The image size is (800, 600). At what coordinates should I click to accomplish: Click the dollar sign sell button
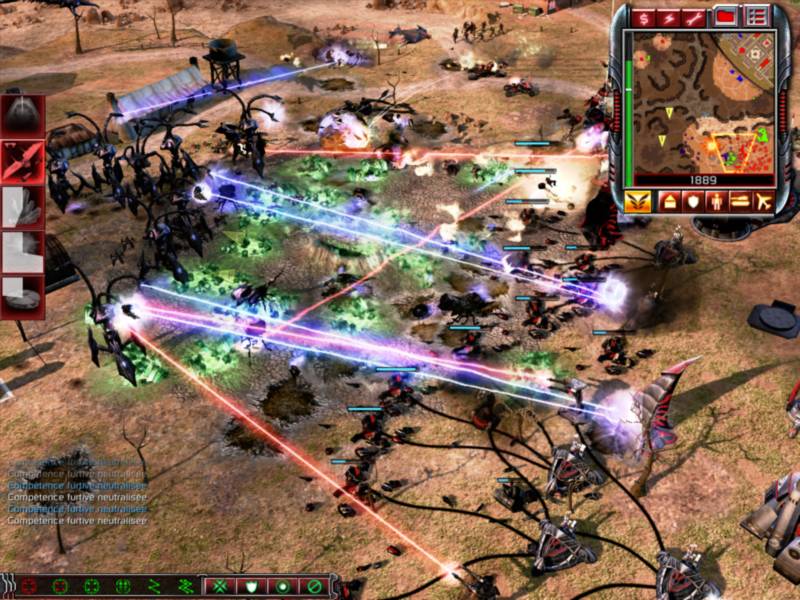643,17
